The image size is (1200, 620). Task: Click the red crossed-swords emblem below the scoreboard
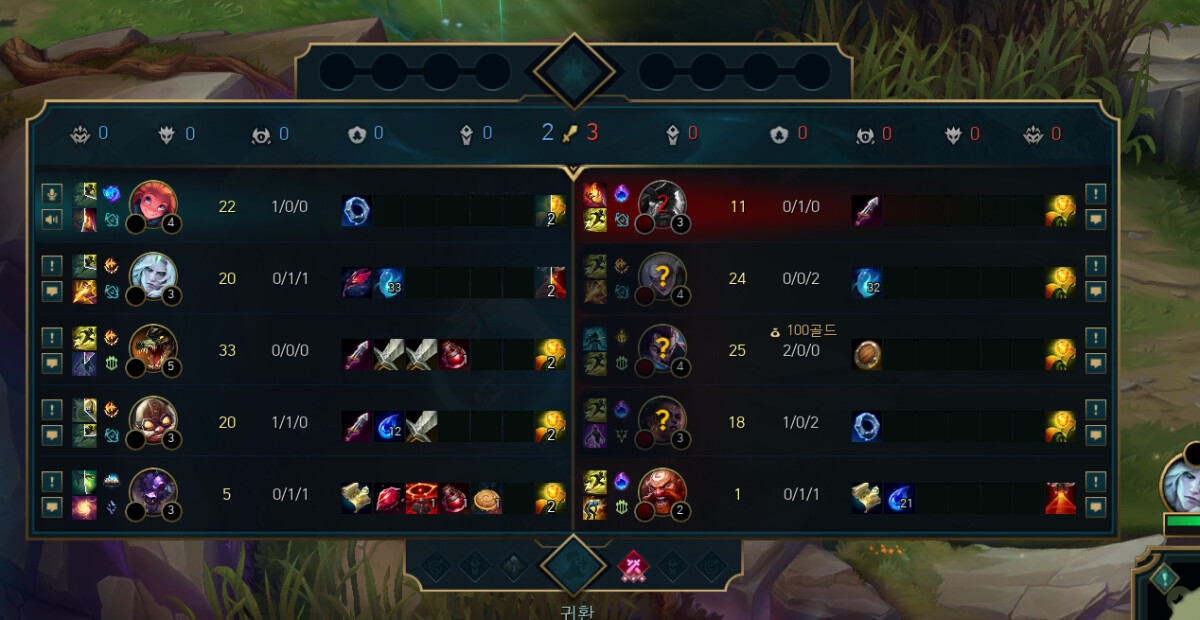632,567
